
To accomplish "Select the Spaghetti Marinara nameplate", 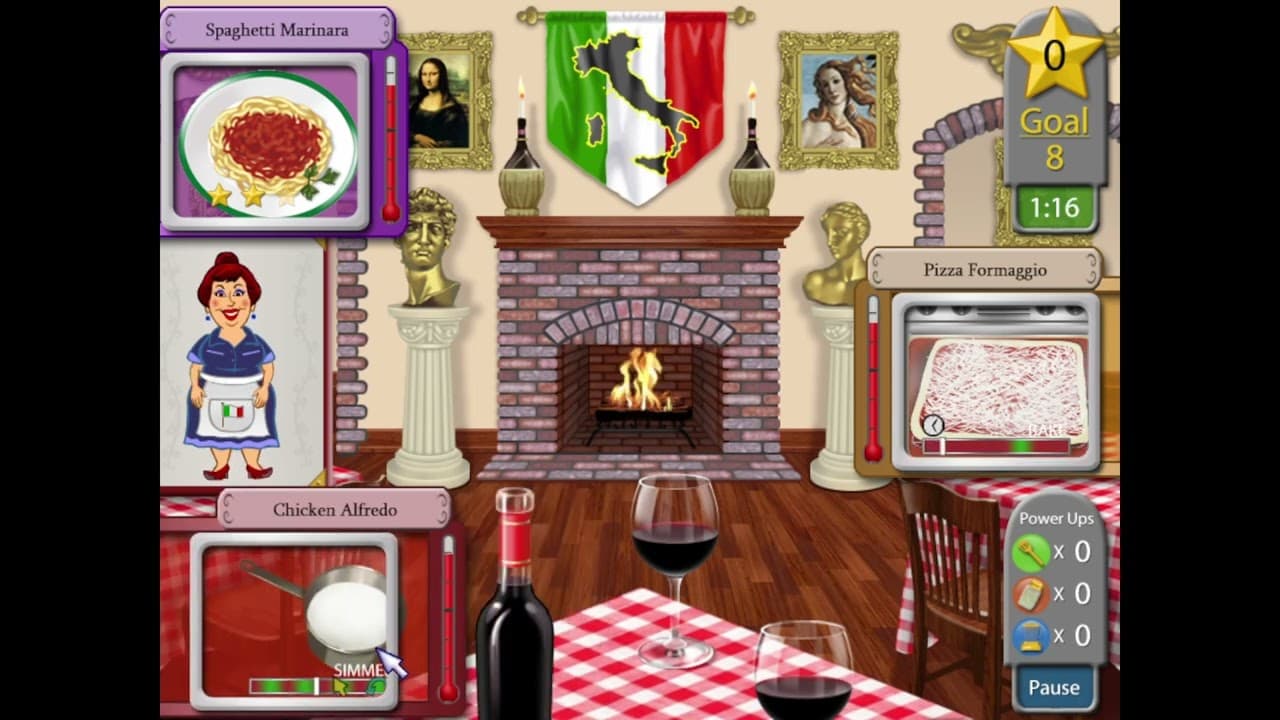I will (x=280, y=29).
